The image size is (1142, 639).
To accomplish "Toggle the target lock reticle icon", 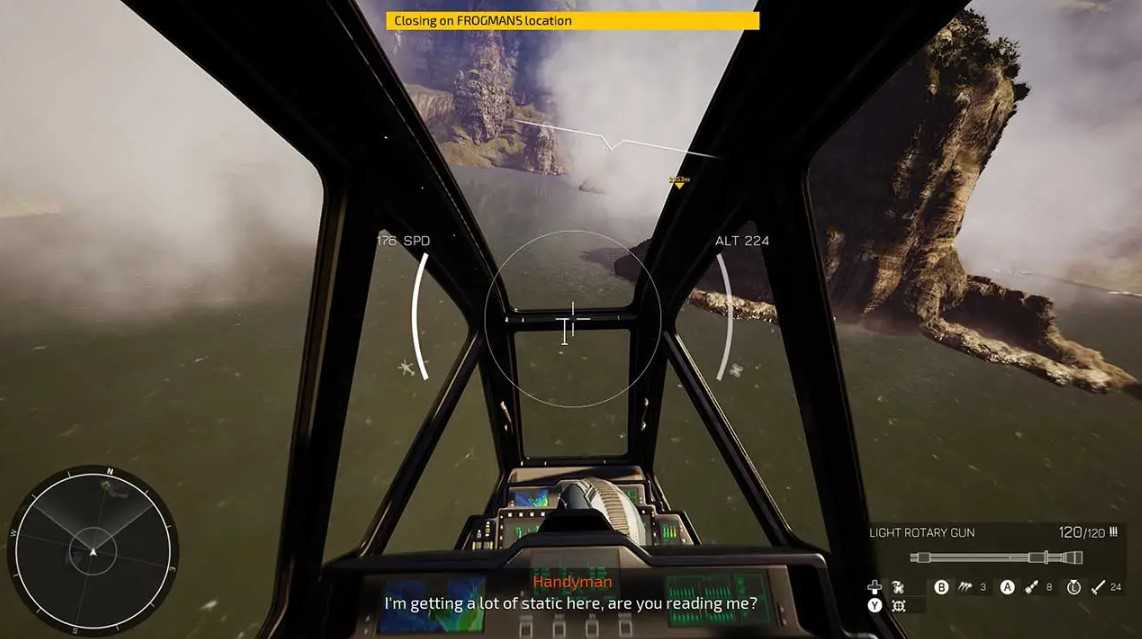I will 898,606.
